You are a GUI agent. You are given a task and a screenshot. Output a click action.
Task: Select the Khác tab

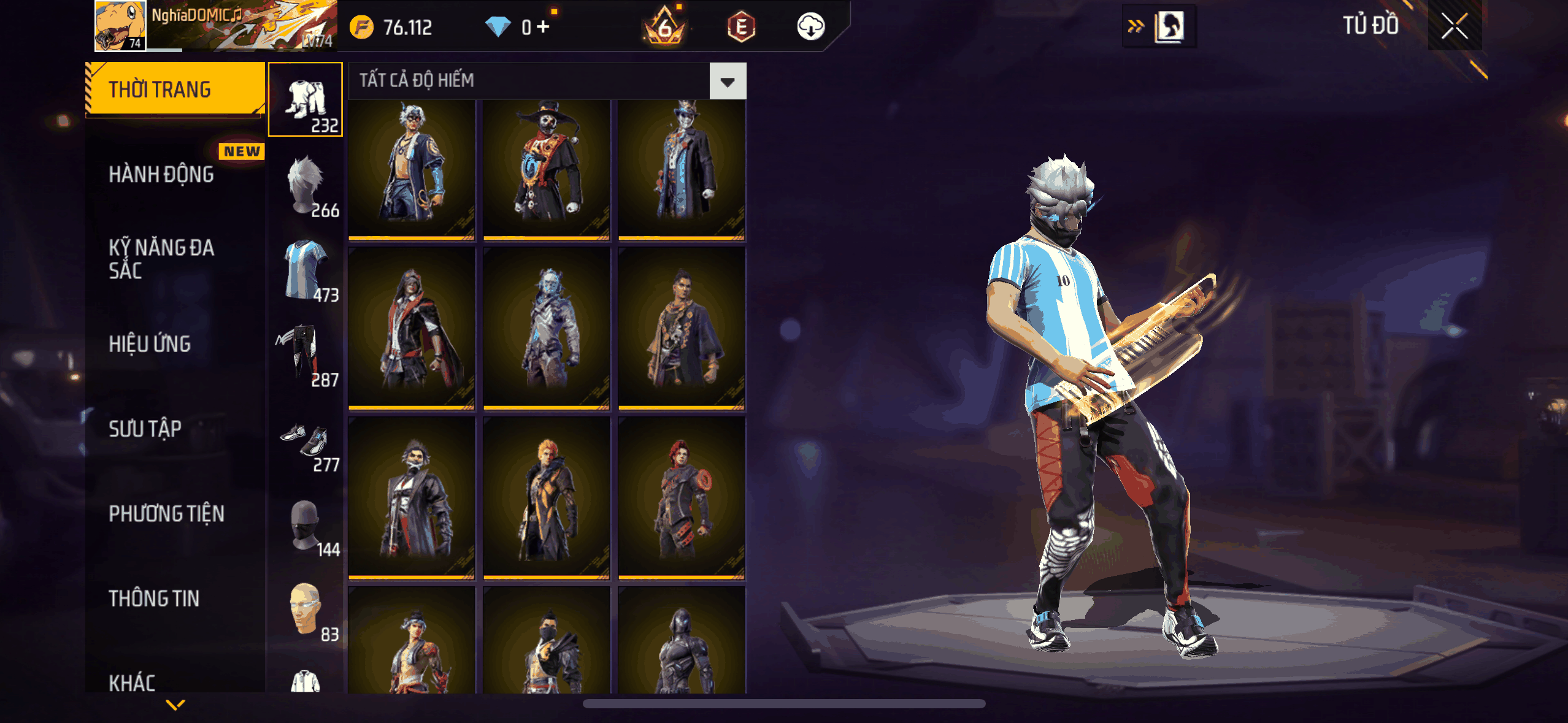click(133, 682)
